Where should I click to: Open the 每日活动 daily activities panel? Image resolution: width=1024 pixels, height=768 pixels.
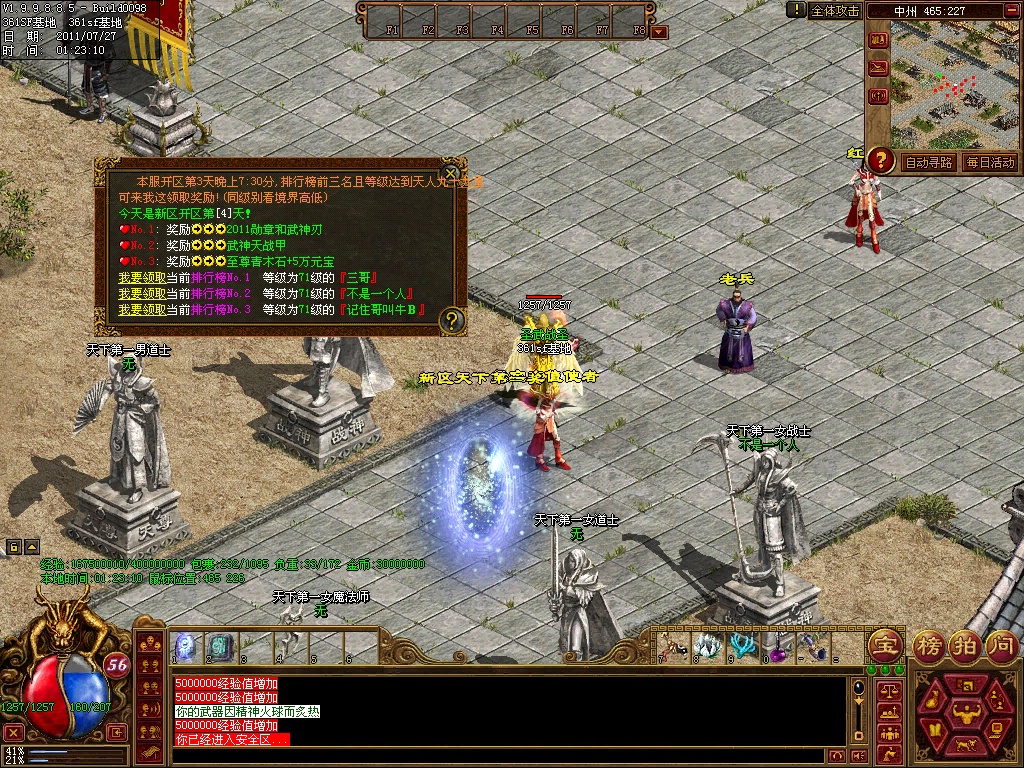(x=990, y=162)
